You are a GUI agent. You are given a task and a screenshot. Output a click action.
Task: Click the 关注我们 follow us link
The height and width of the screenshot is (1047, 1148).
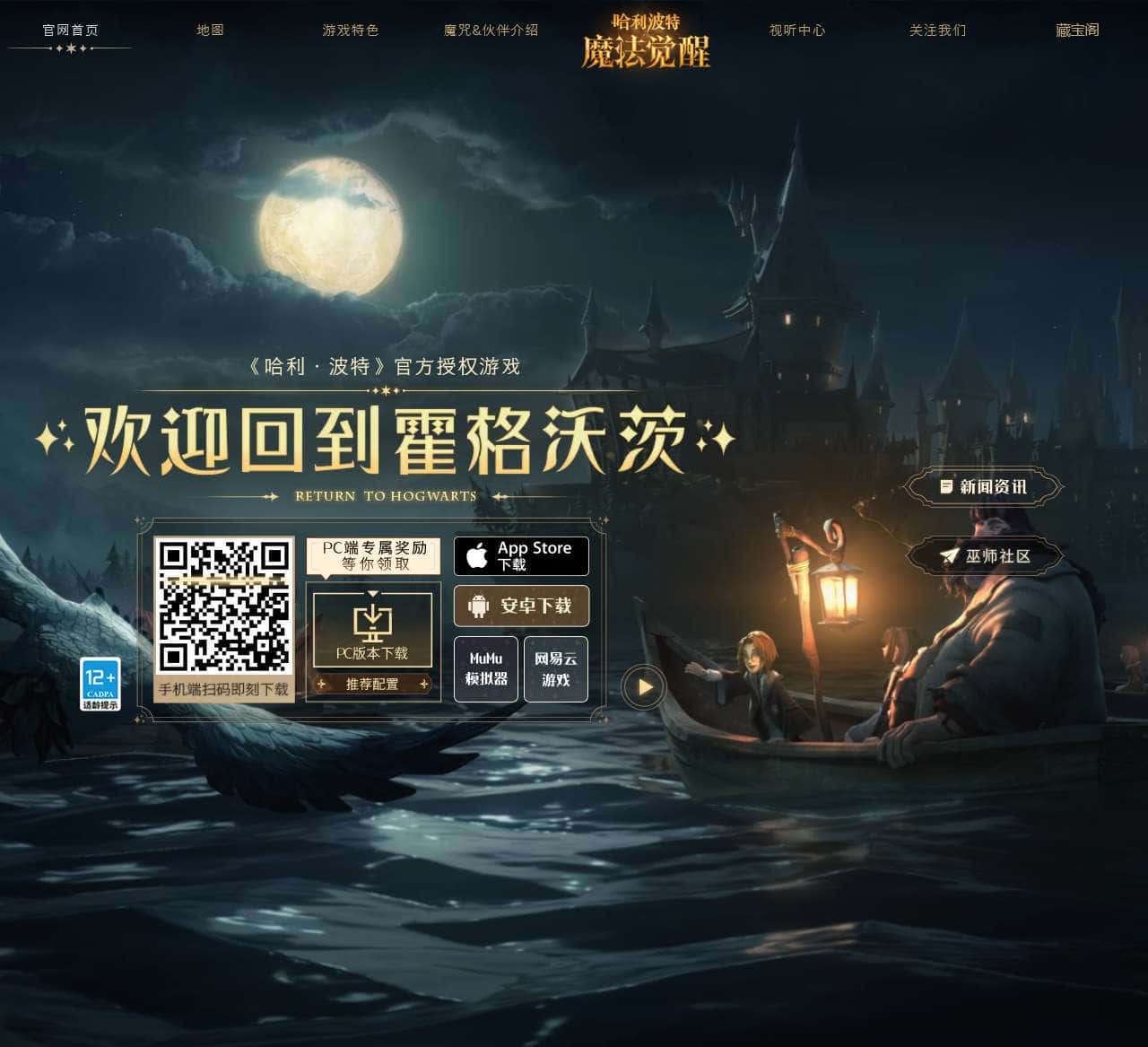(x=935, y=29)
